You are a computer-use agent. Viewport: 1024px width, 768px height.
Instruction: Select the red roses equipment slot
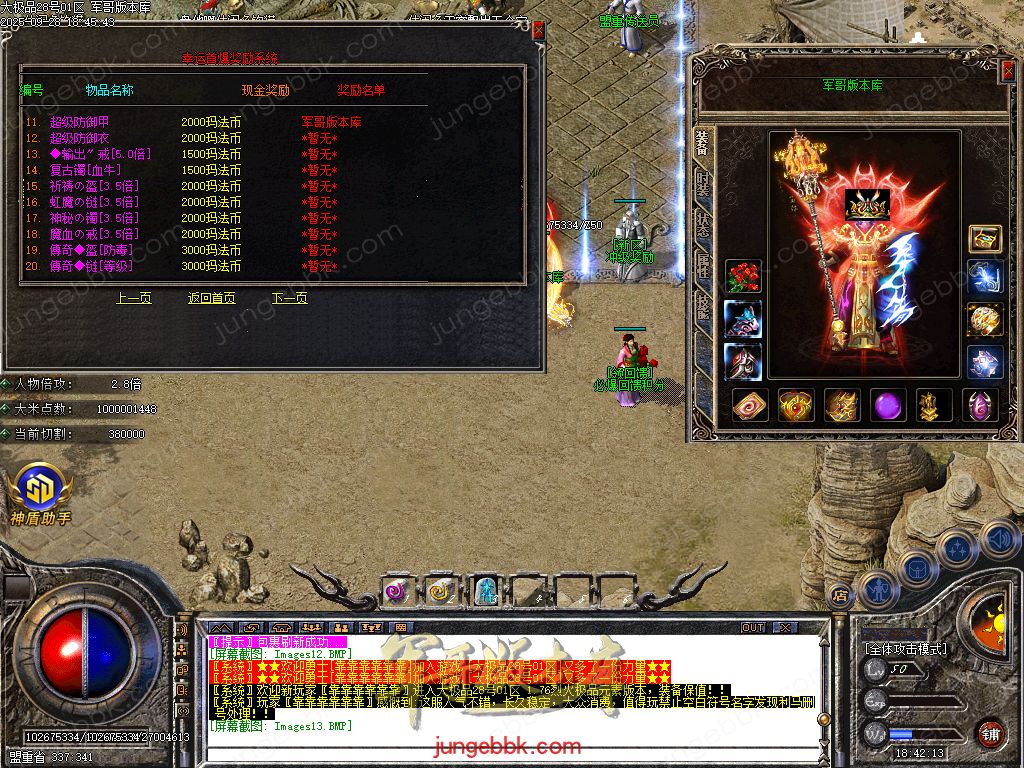pos(743,276)
